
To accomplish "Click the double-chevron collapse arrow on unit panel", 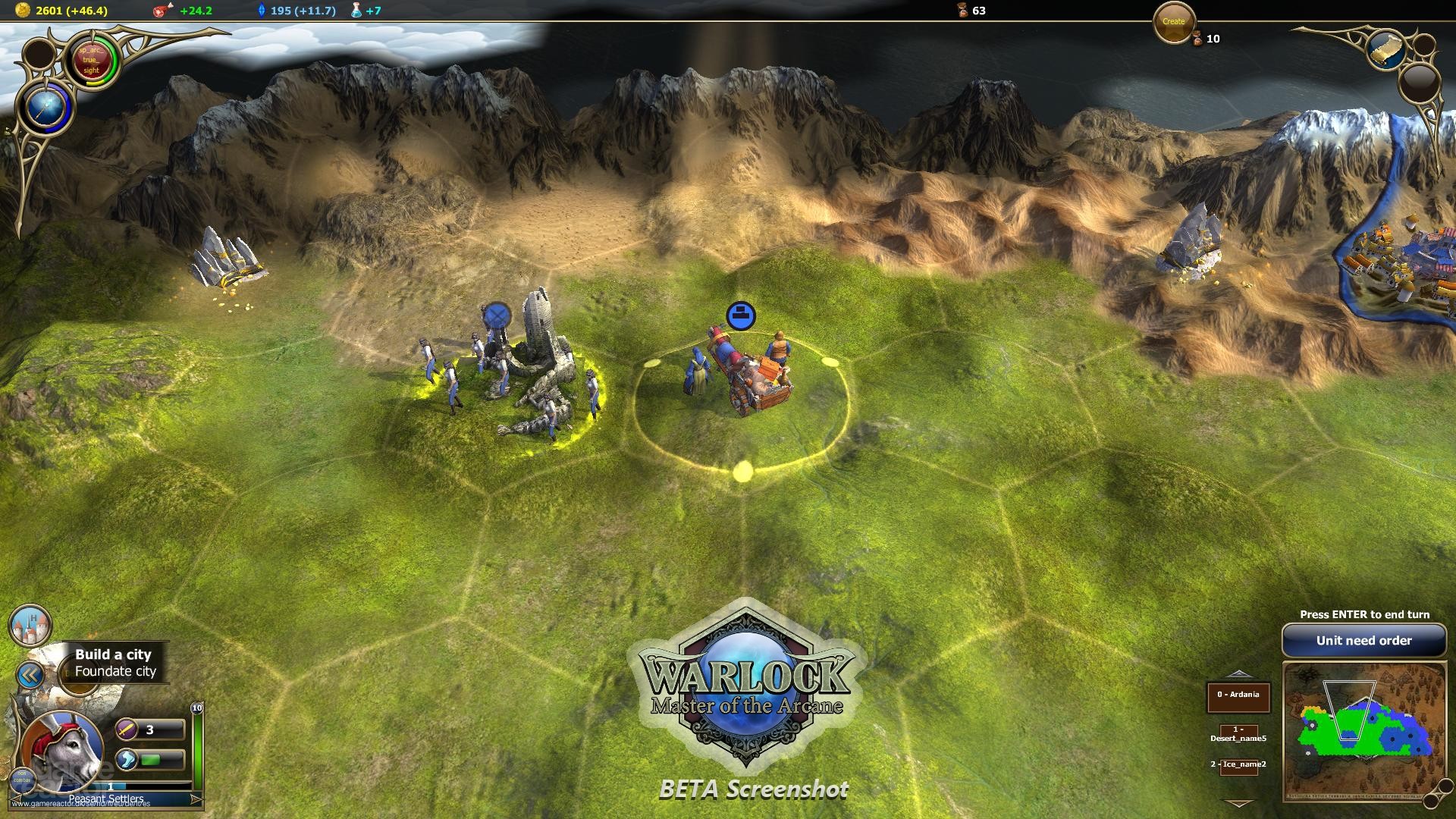I will click(x=30, y=673).
